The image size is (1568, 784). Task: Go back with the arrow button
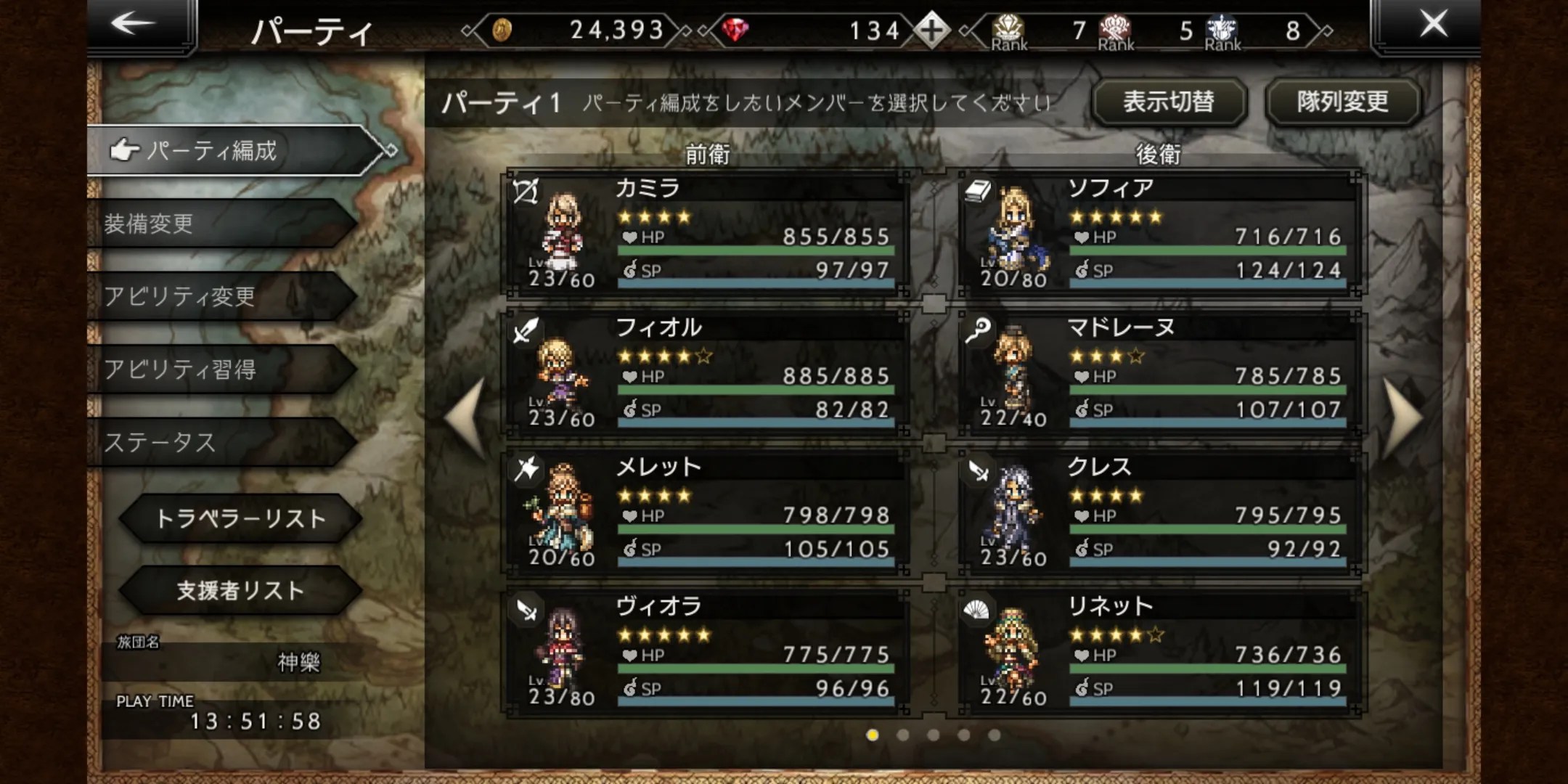[x=134, y=25]
